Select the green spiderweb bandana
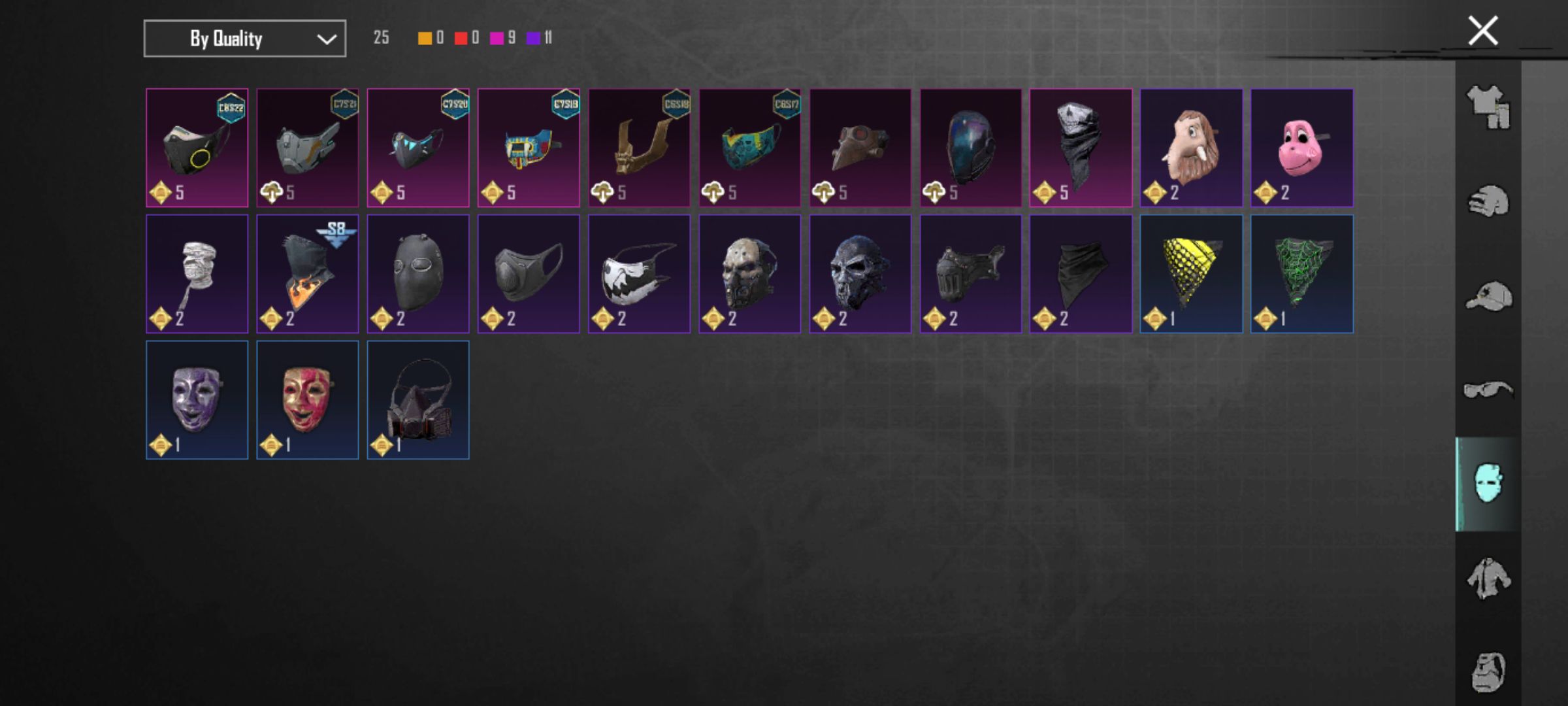Screen dimensions: 1568x706 1301,274
